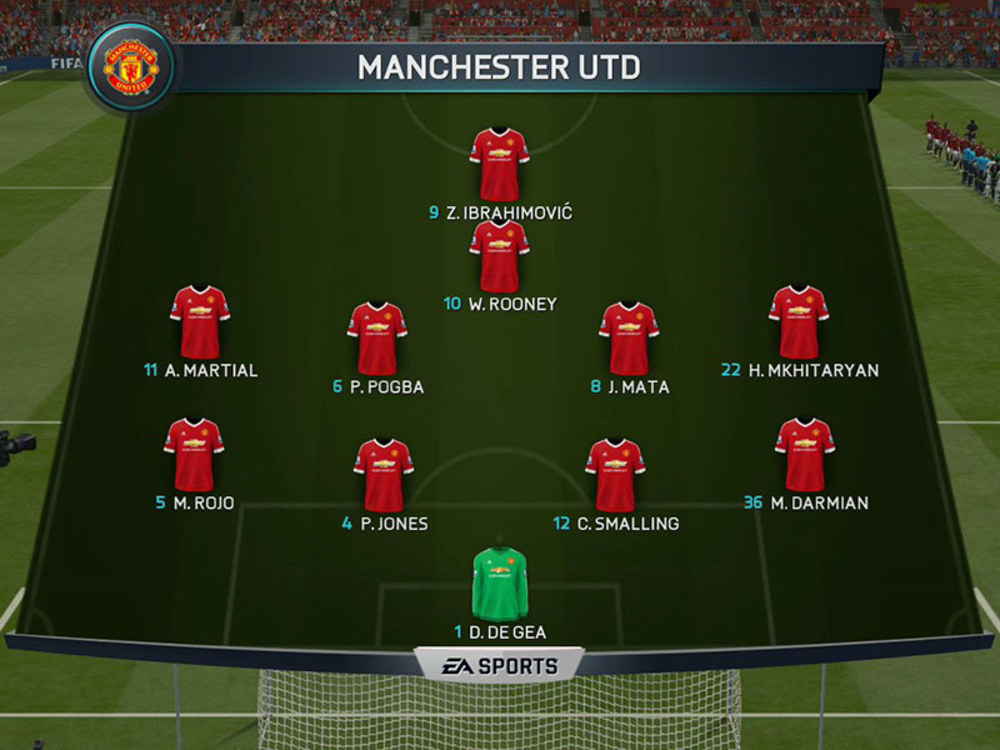Pick P. Jones's number 4 shirt
This screenshot has width=1000, height=750.
click(383, 475)
